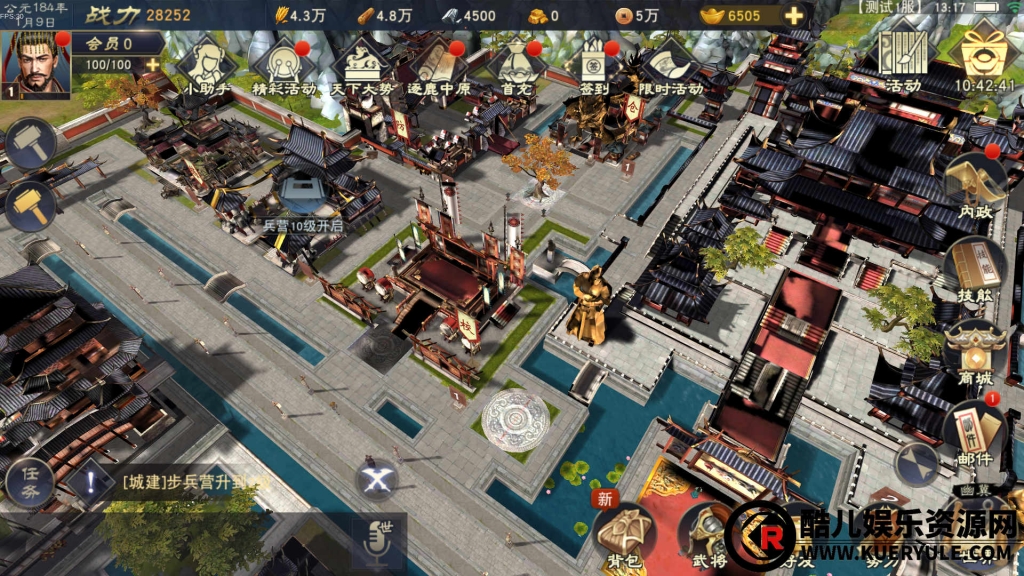Open 精彩活动 events icon
The width and height of the screenshot is (1024, 576).
[284, 65]
